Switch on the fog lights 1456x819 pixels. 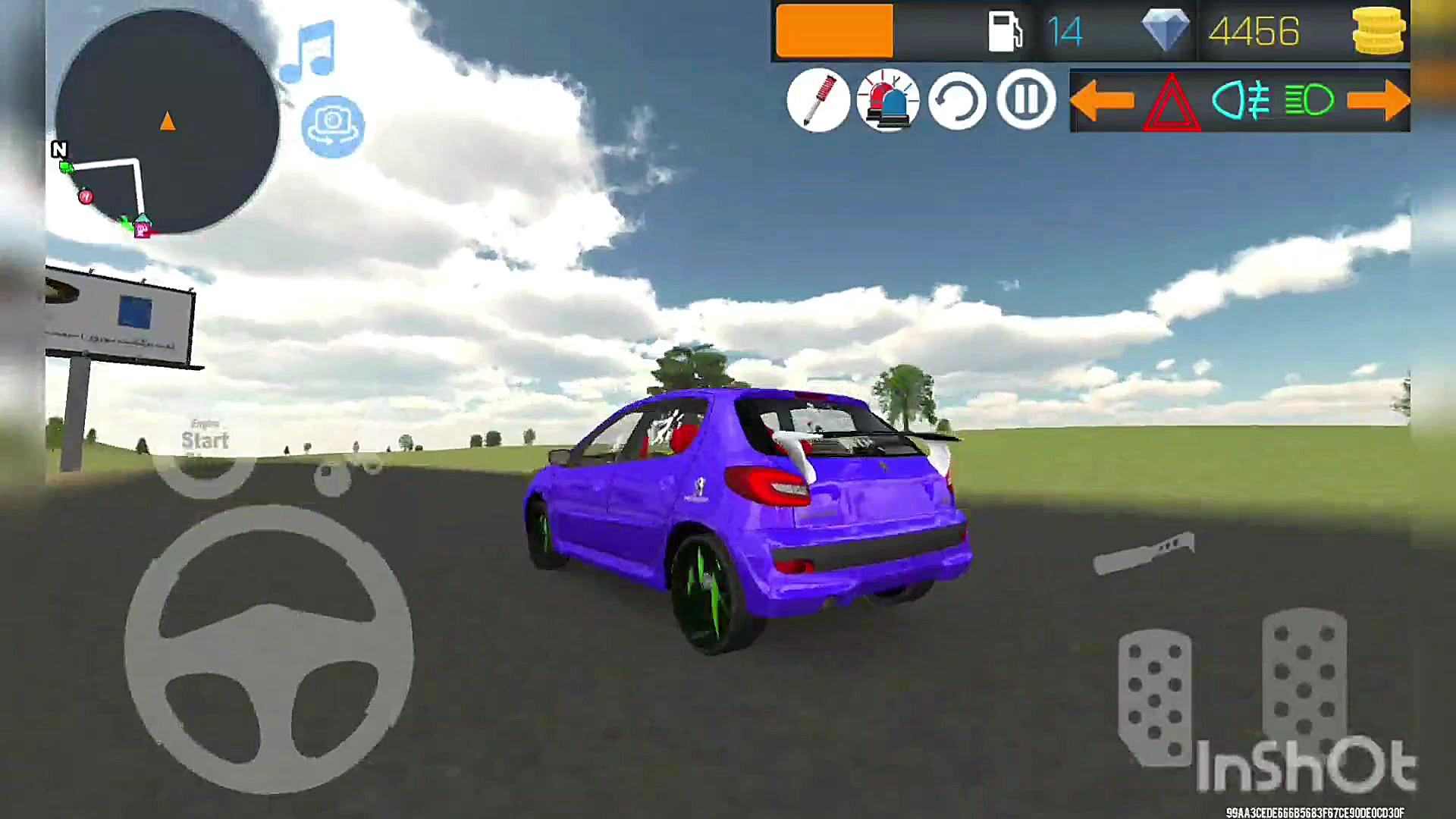1241,100
